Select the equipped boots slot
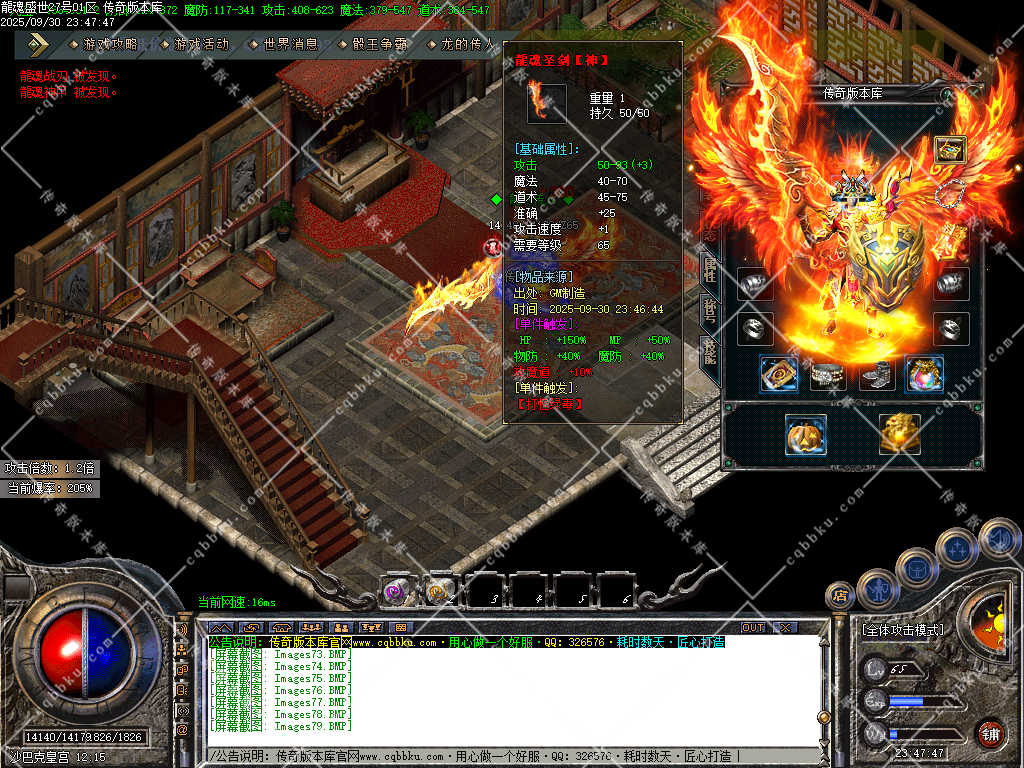 [875, 375]
